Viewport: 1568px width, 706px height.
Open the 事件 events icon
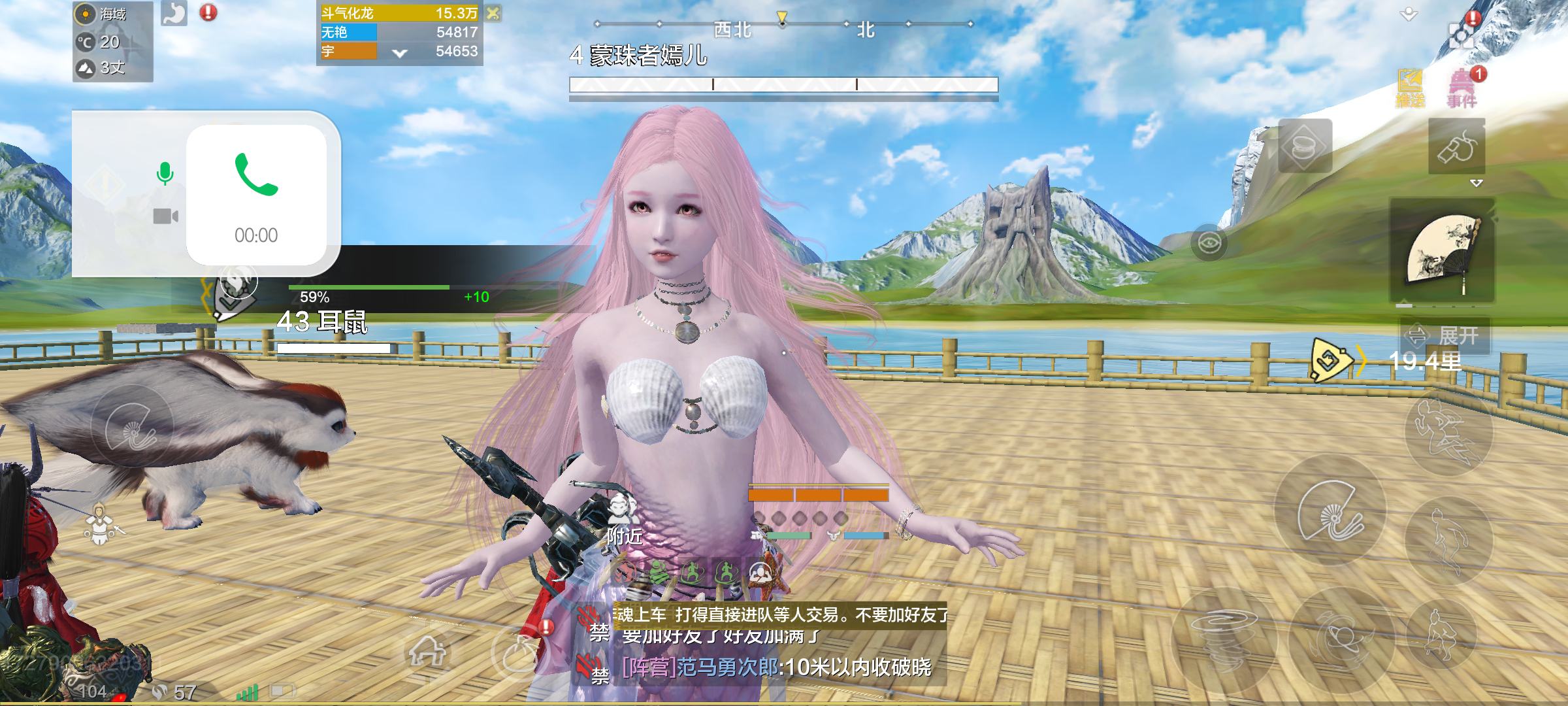pyautogui.click(x=1462, y=88)
